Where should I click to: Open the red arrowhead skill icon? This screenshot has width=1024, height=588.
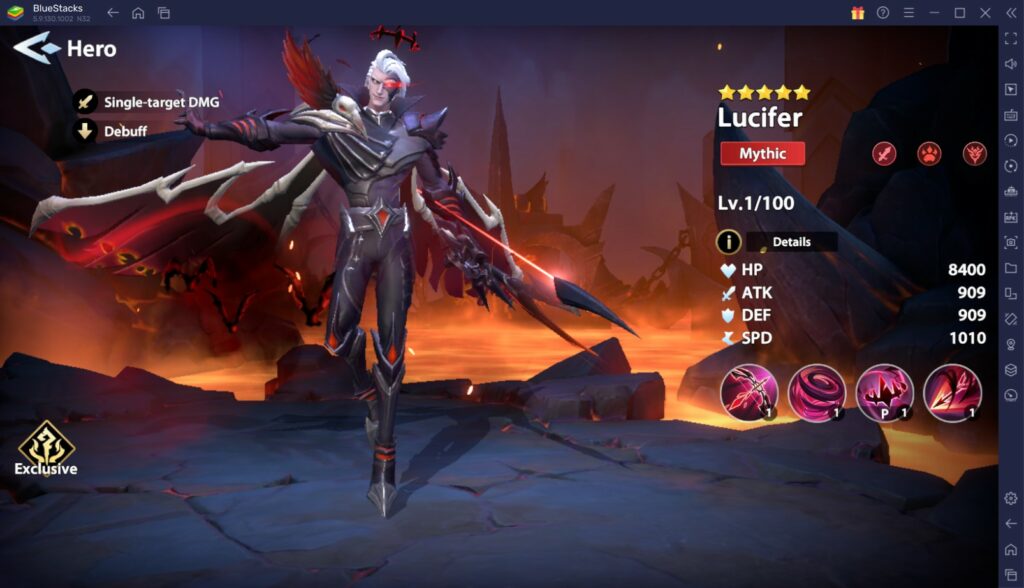click(x=951, y=391)
